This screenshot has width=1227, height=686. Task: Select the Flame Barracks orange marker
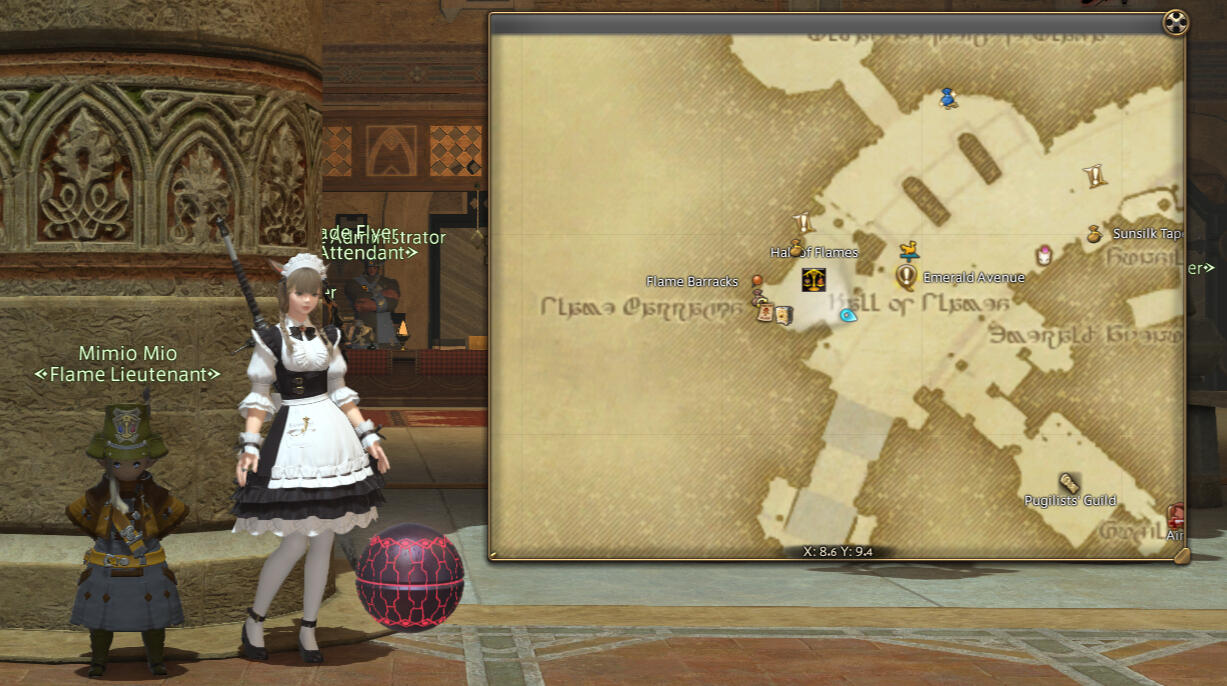(x=757, y=281)
